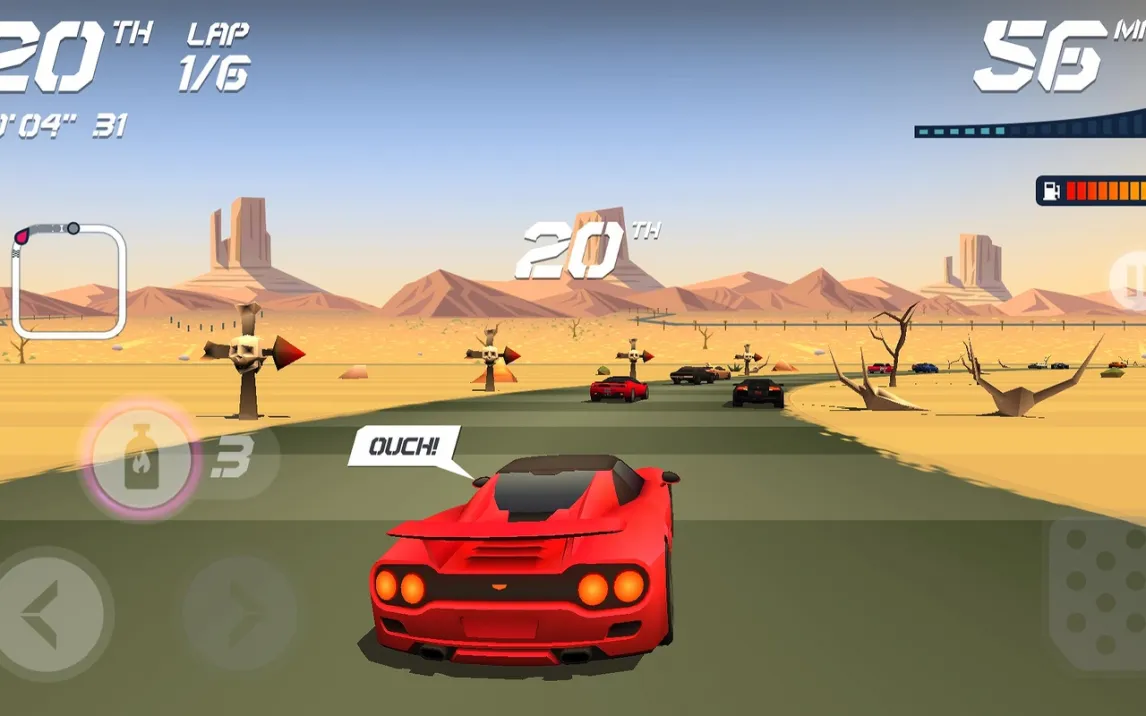This screenshot has width=1146, height=716.
Task: Pause the race with the pause button
Action: 1131,281
